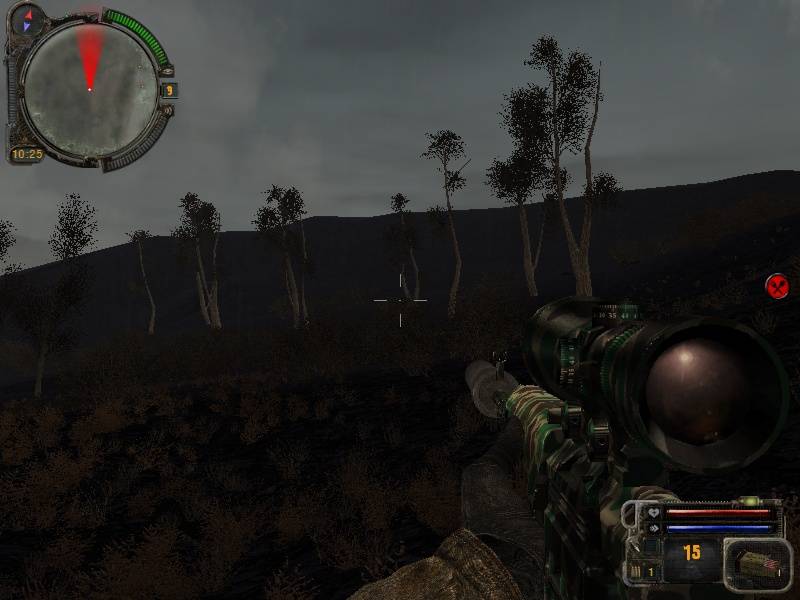This screenshot has height=600, width=800.
Task: Select the ammo type icon
Action: pos(755,563)
